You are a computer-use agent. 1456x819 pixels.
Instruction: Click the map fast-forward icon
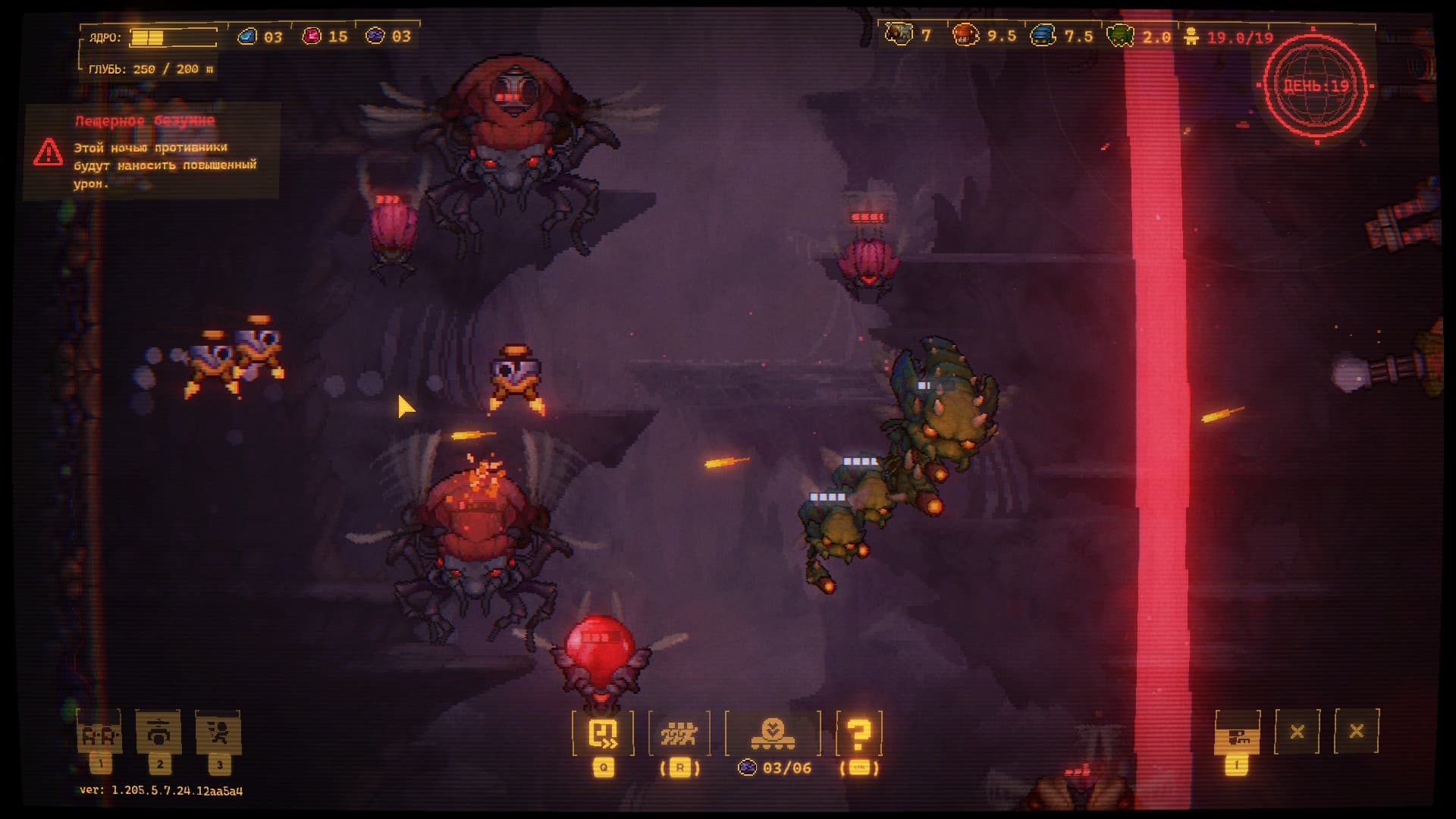[604, 733]
